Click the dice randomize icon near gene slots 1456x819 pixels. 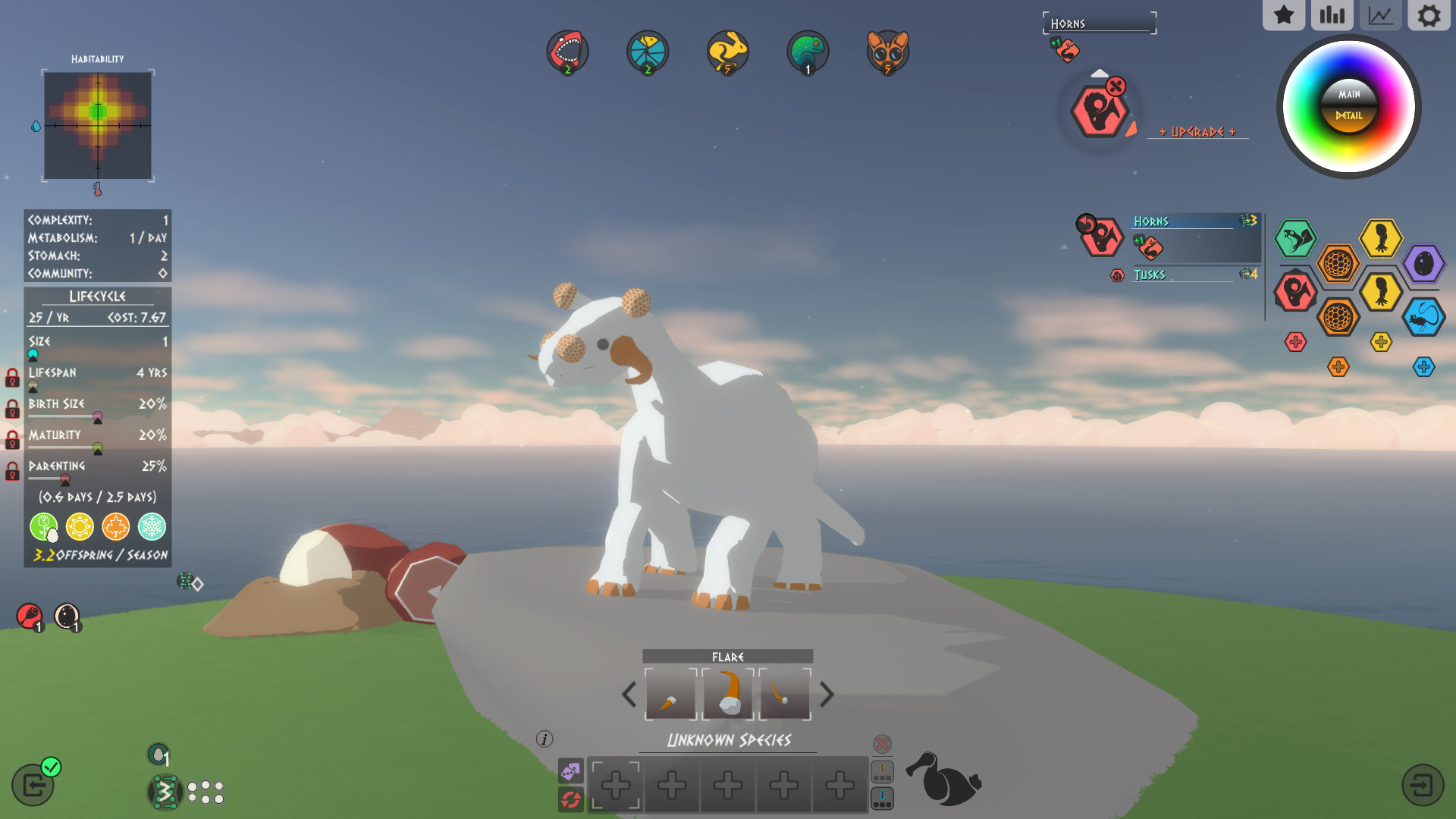[571, 772]
